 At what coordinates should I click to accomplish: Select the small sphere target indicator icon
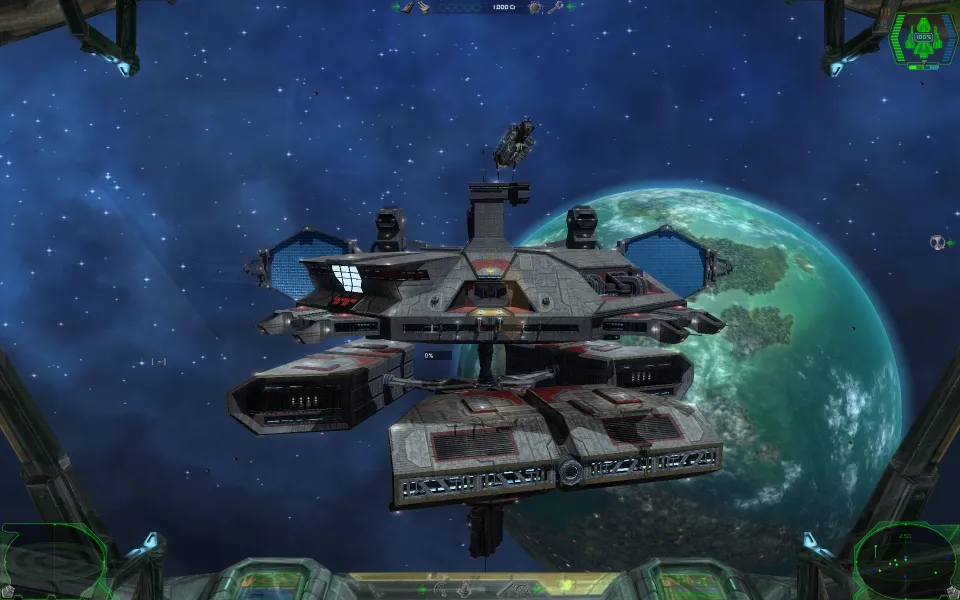coord(937,242)
